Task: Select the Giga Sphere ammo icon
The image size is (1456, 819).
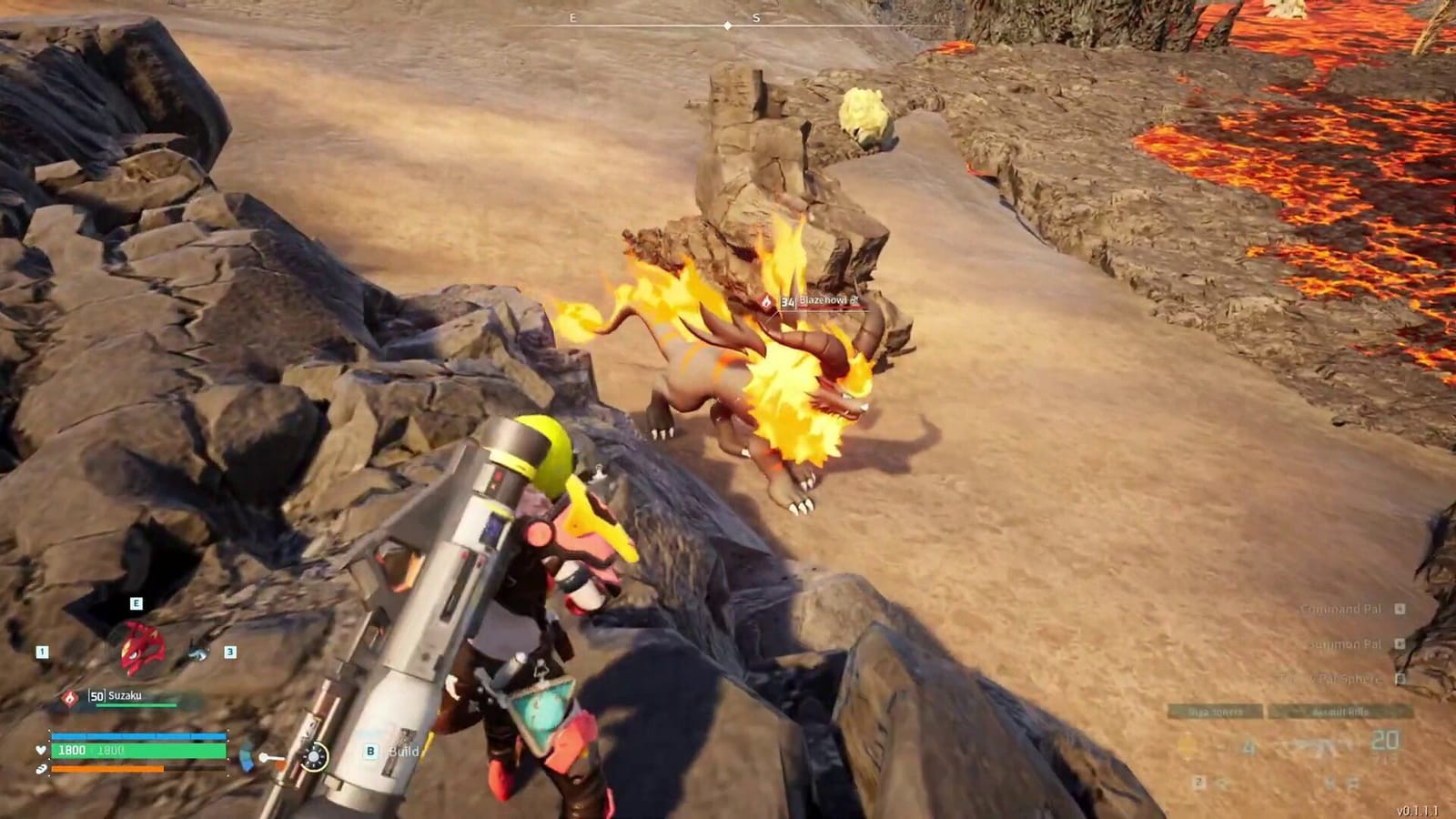Action: tap(1186, 745)
